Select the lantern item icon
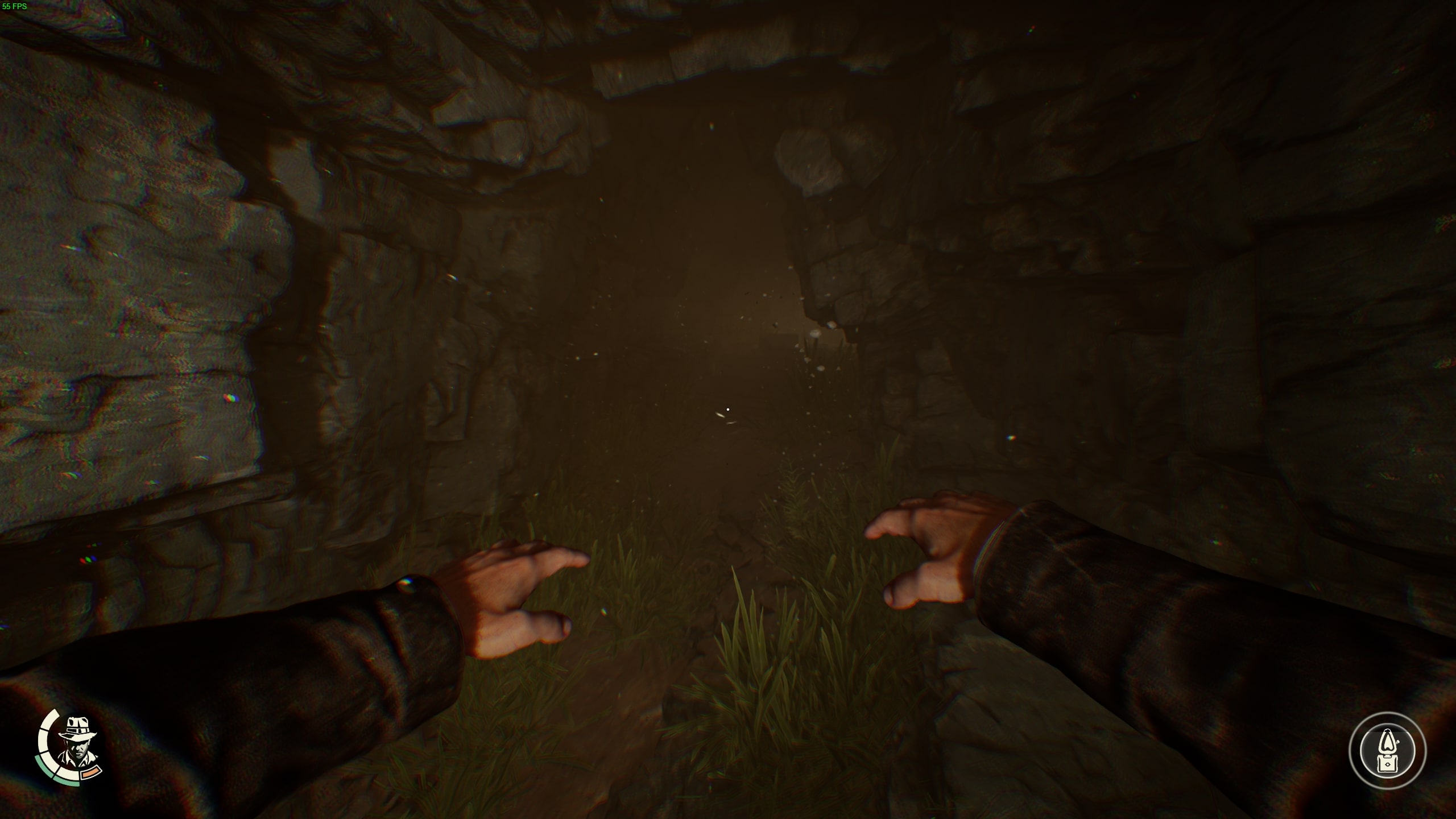 (1387, 750)
